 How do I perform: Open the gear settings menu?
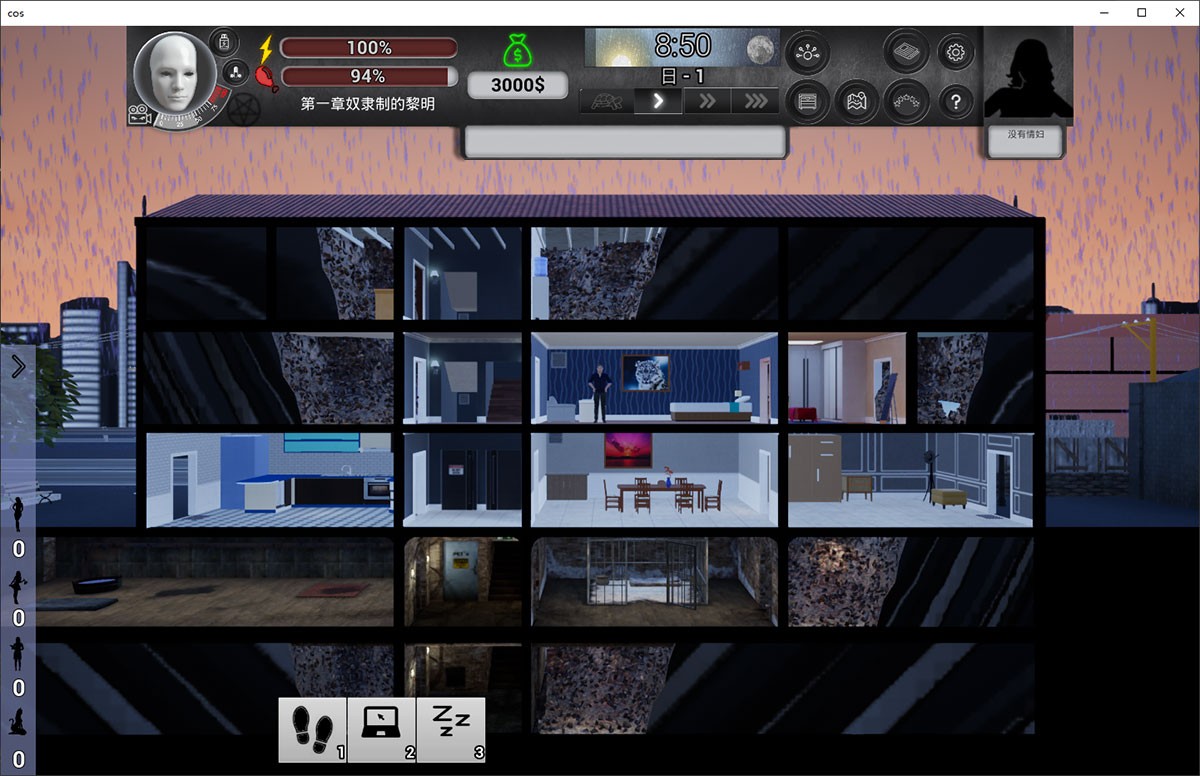pos(955,53)
